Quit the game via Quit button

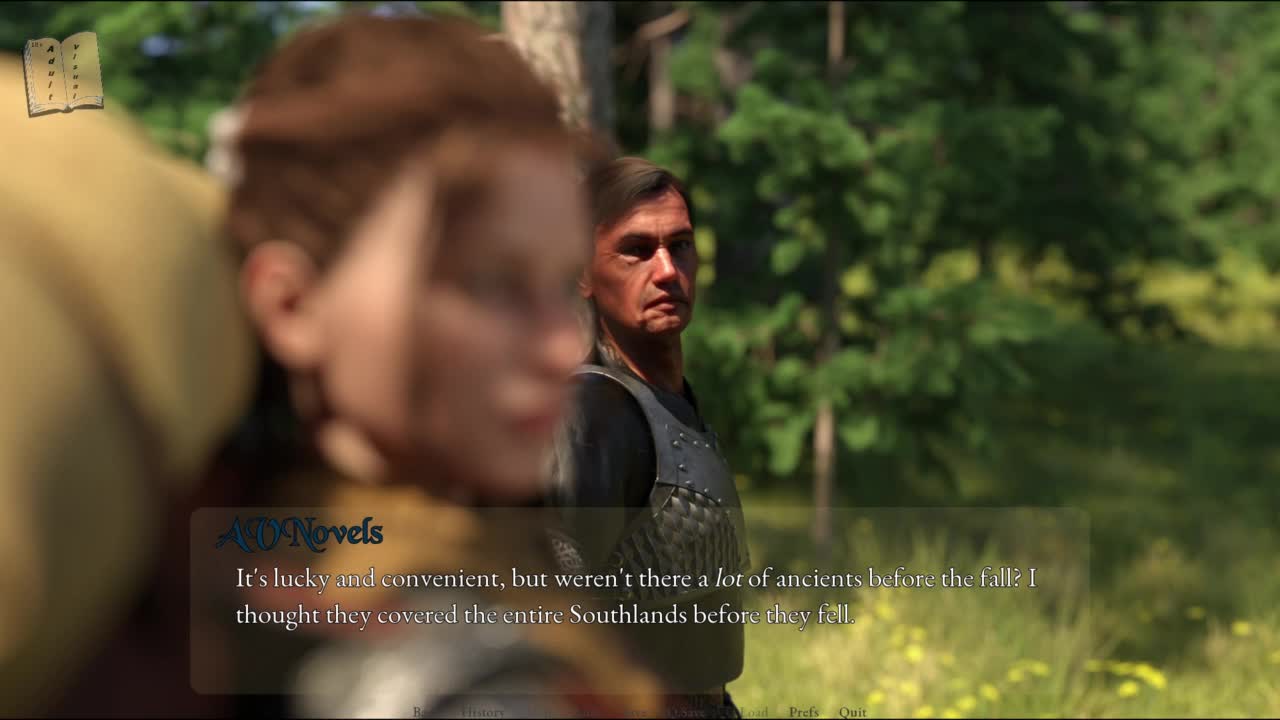click(x=852, y=712)
